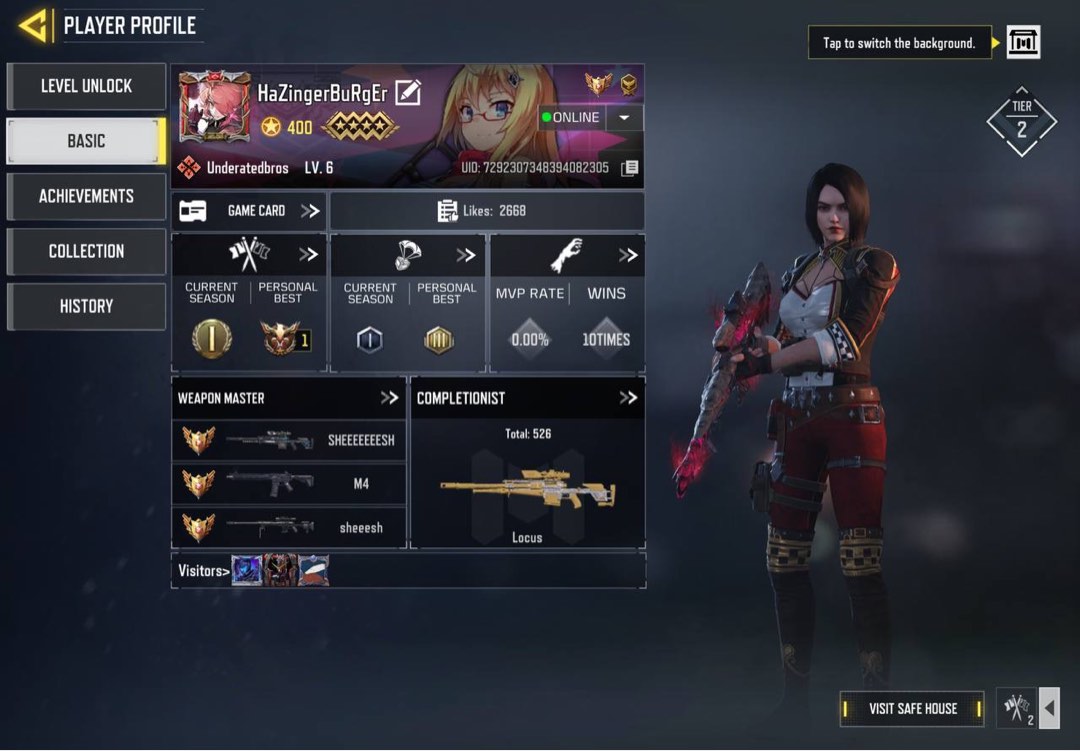Open the Achievements tab

click(86, 196)
